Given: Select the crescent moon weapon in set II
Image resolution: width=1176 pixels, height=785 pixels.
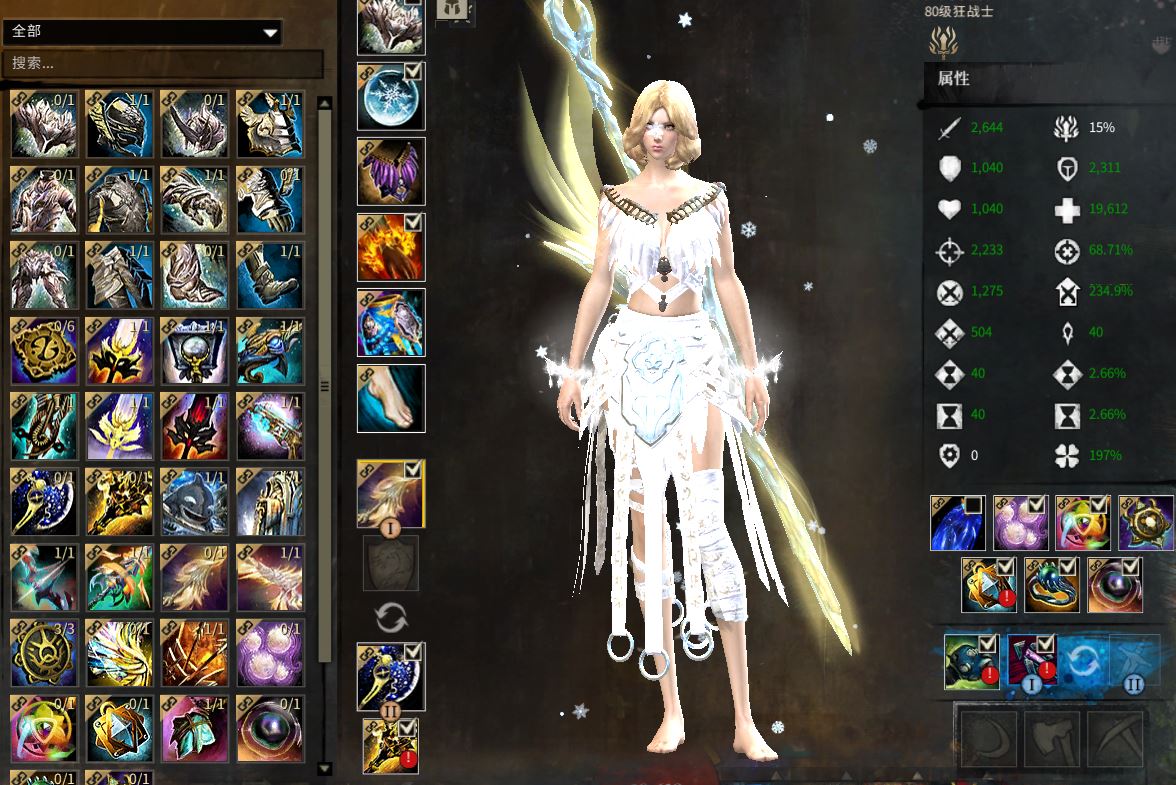Looking at the screenshot, I should tap(391, 676).
